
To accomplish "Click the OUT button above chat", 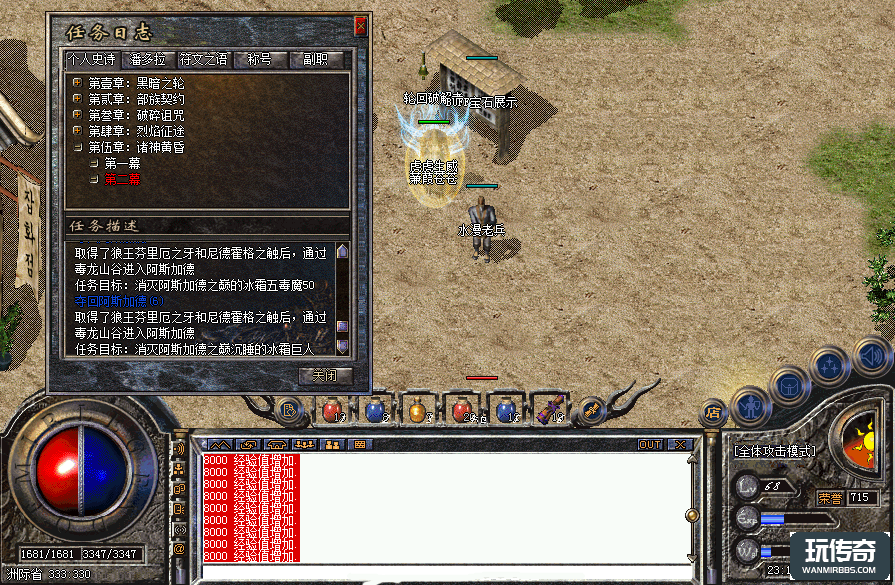I will click(x=650, y=444).
